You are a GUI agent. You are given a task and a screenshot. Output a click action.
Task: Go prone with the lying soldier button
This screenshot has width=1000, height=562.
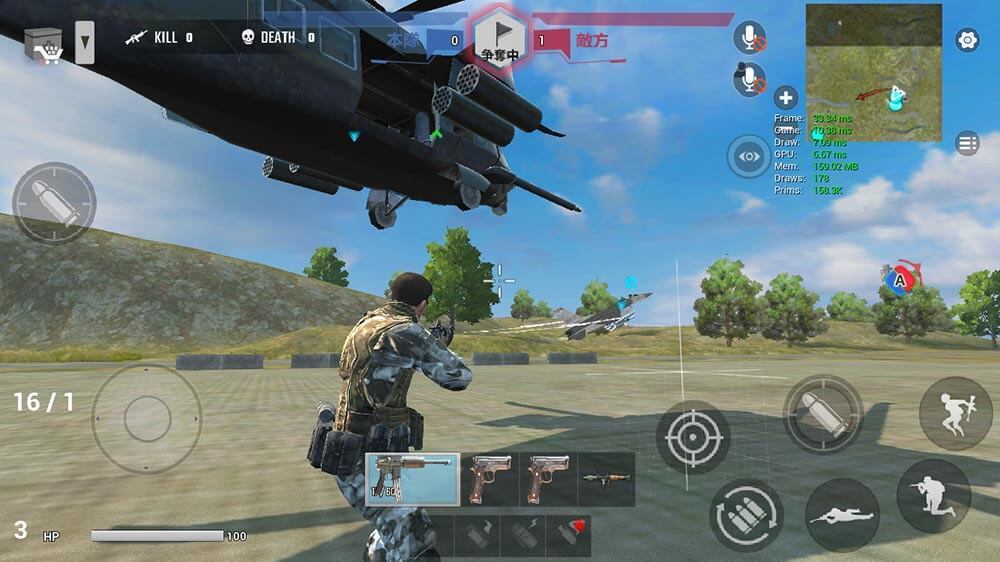pos(842,515)
